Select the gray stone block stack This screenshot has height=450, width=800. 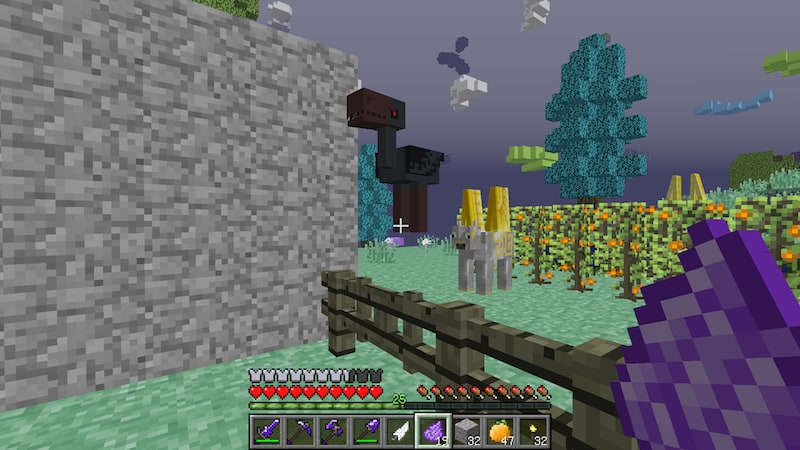[x=466, y=430]
